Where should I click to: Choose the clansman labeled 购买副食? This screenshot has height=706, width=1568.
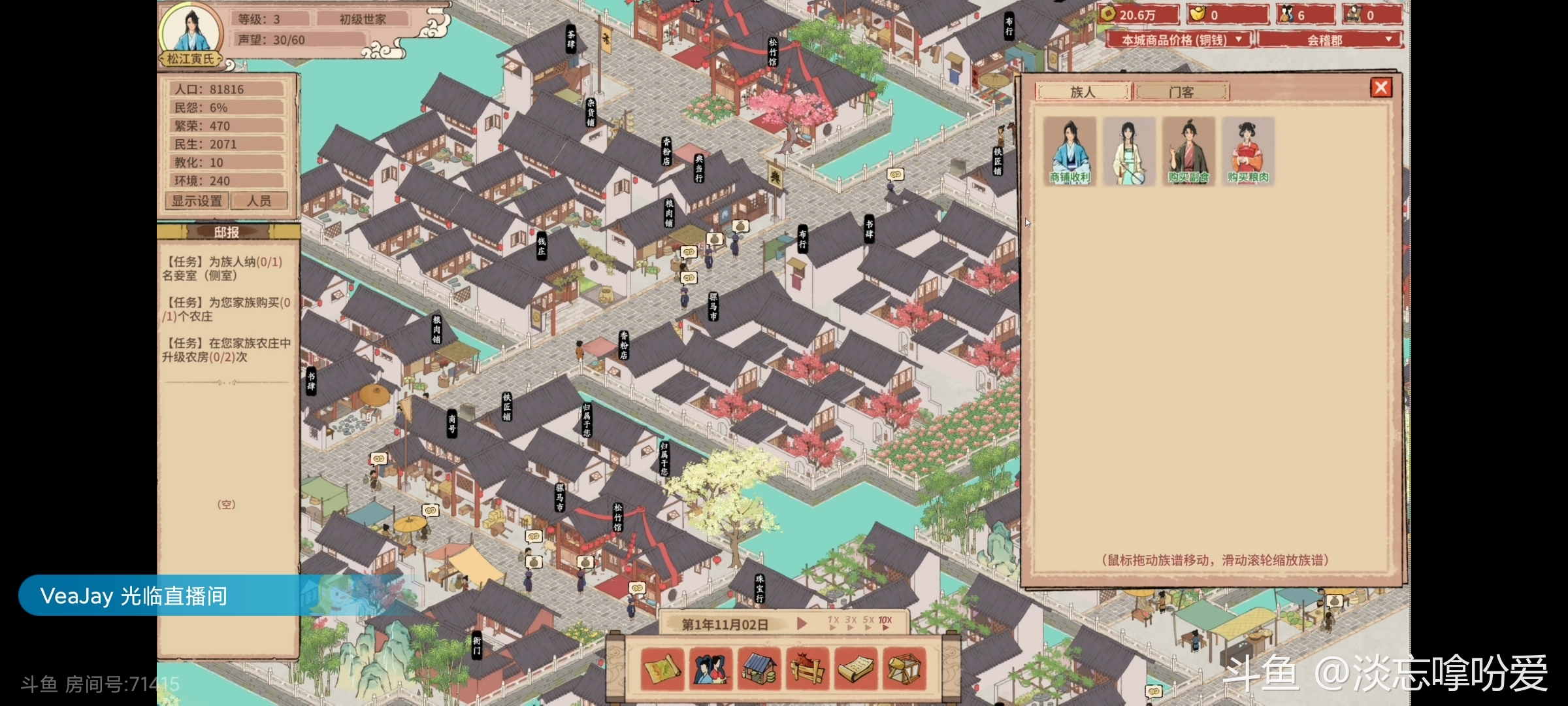(1188, 151)
